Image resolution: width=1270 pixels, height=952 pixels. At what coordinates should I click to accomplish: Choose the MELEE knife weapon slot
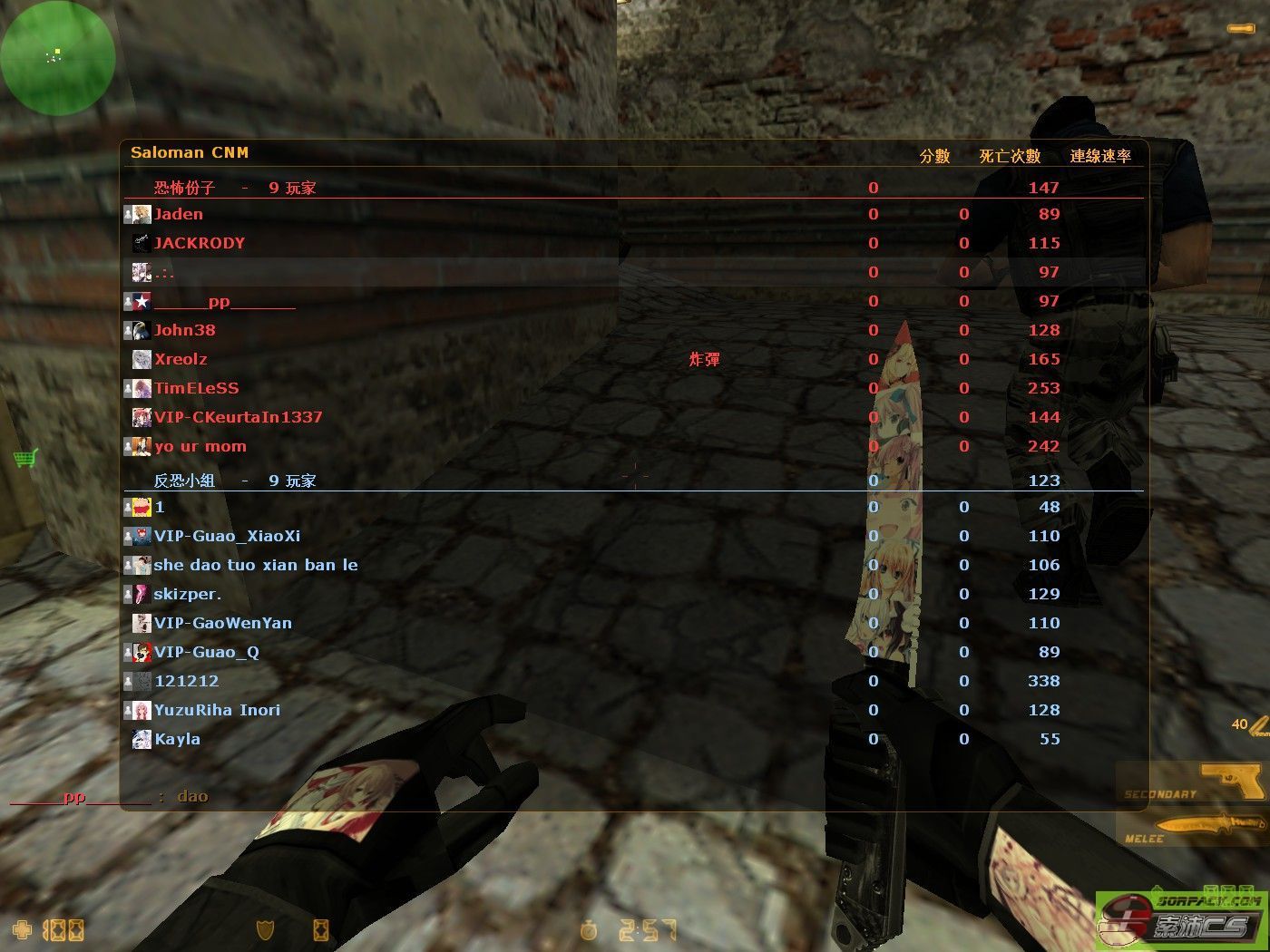(x=1192, y=829)
